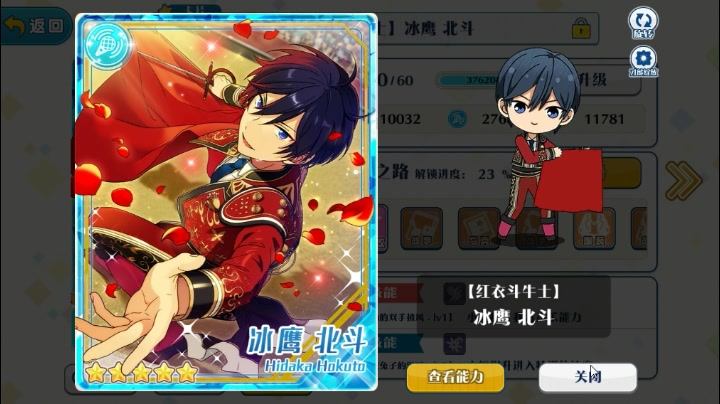Toggle the yellow padlock card lock
Image resolution: width=720 pixels, height=404 pixels.
click(580, 28)
